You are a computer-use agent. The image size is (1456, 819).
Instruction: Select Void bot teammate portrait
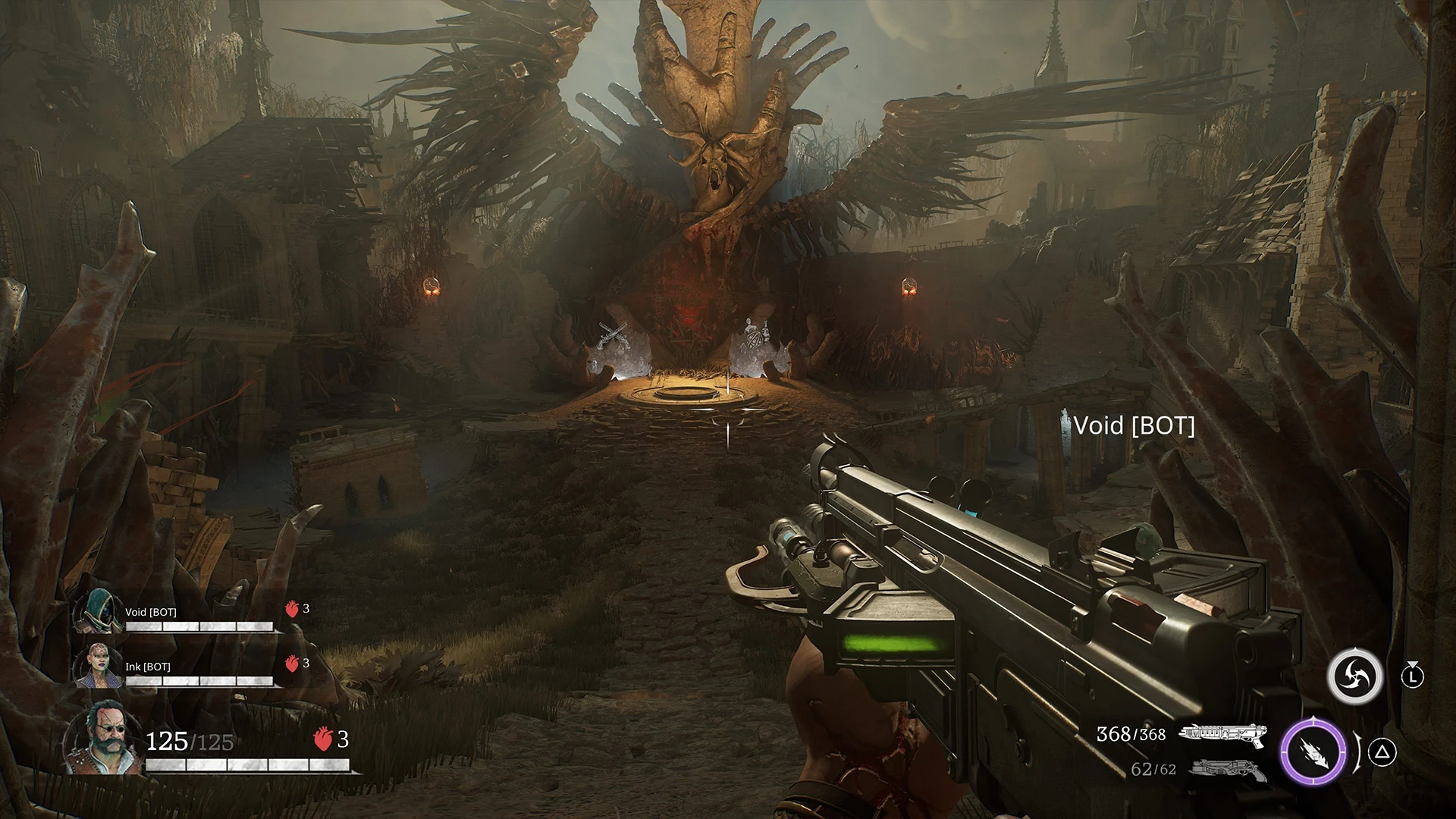pos(98,613)
